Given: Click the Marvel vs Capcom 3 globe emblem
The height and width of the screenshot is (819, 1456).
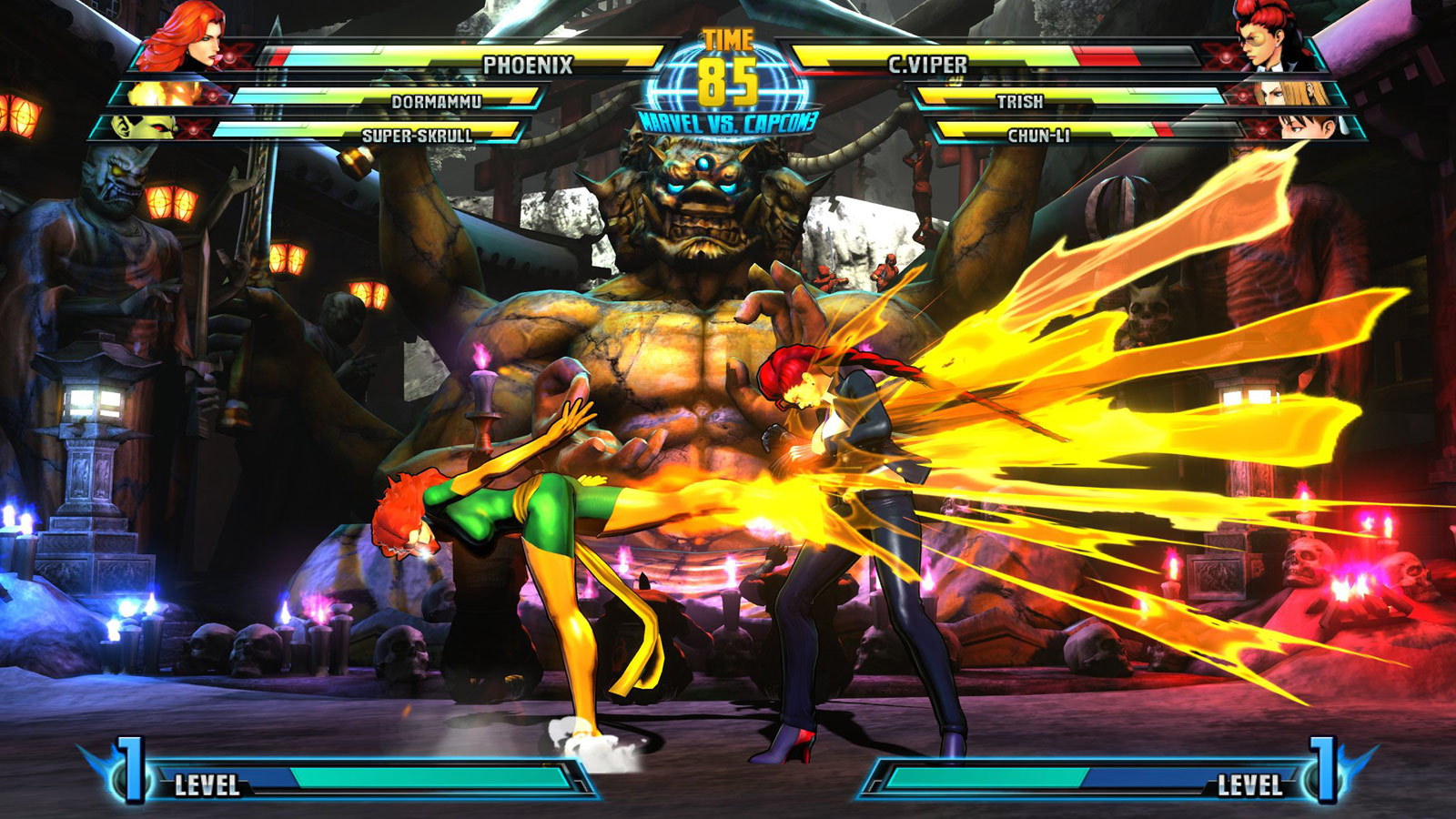Looking at the screenshot, I should point(728,100).
